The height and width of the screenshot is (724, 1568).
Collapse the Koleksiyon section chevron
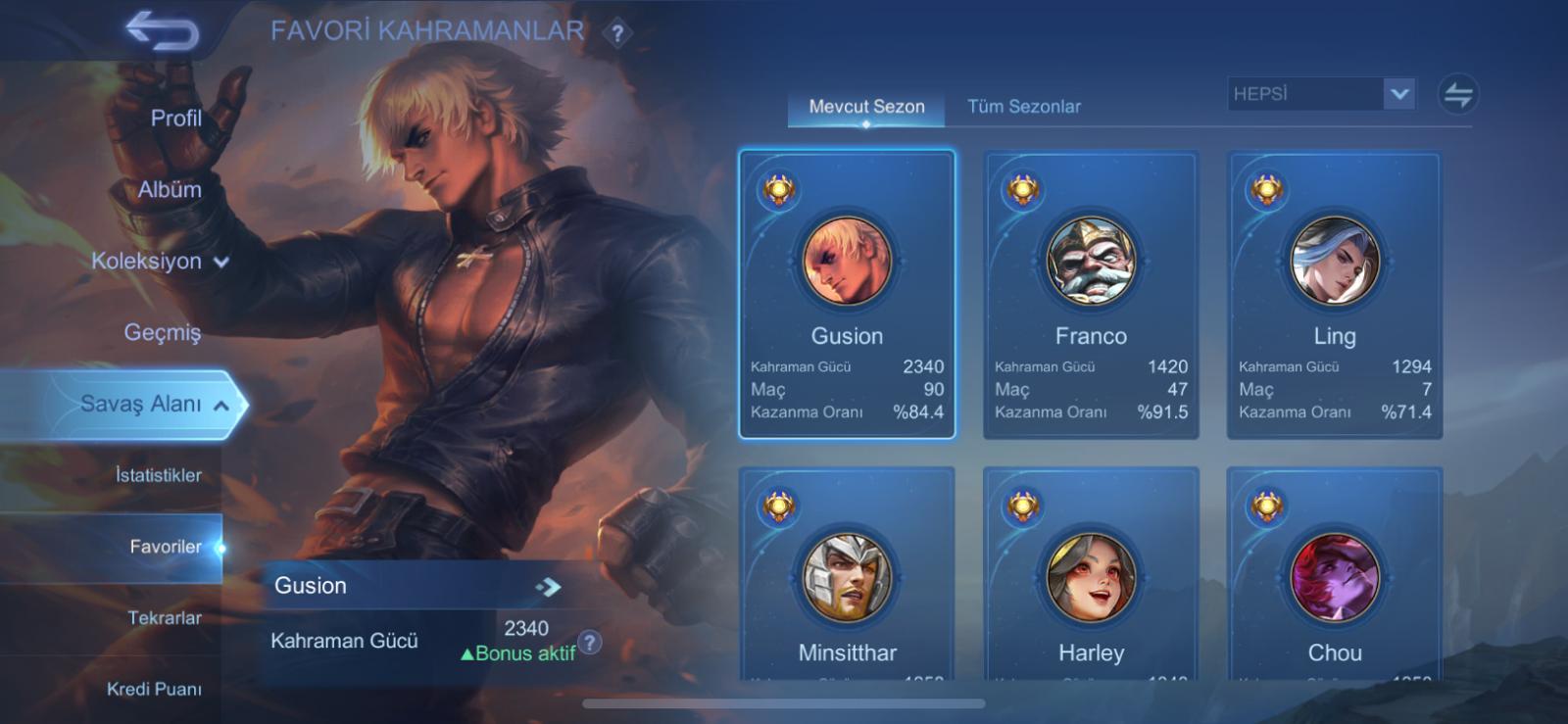[x=220, y=262]
